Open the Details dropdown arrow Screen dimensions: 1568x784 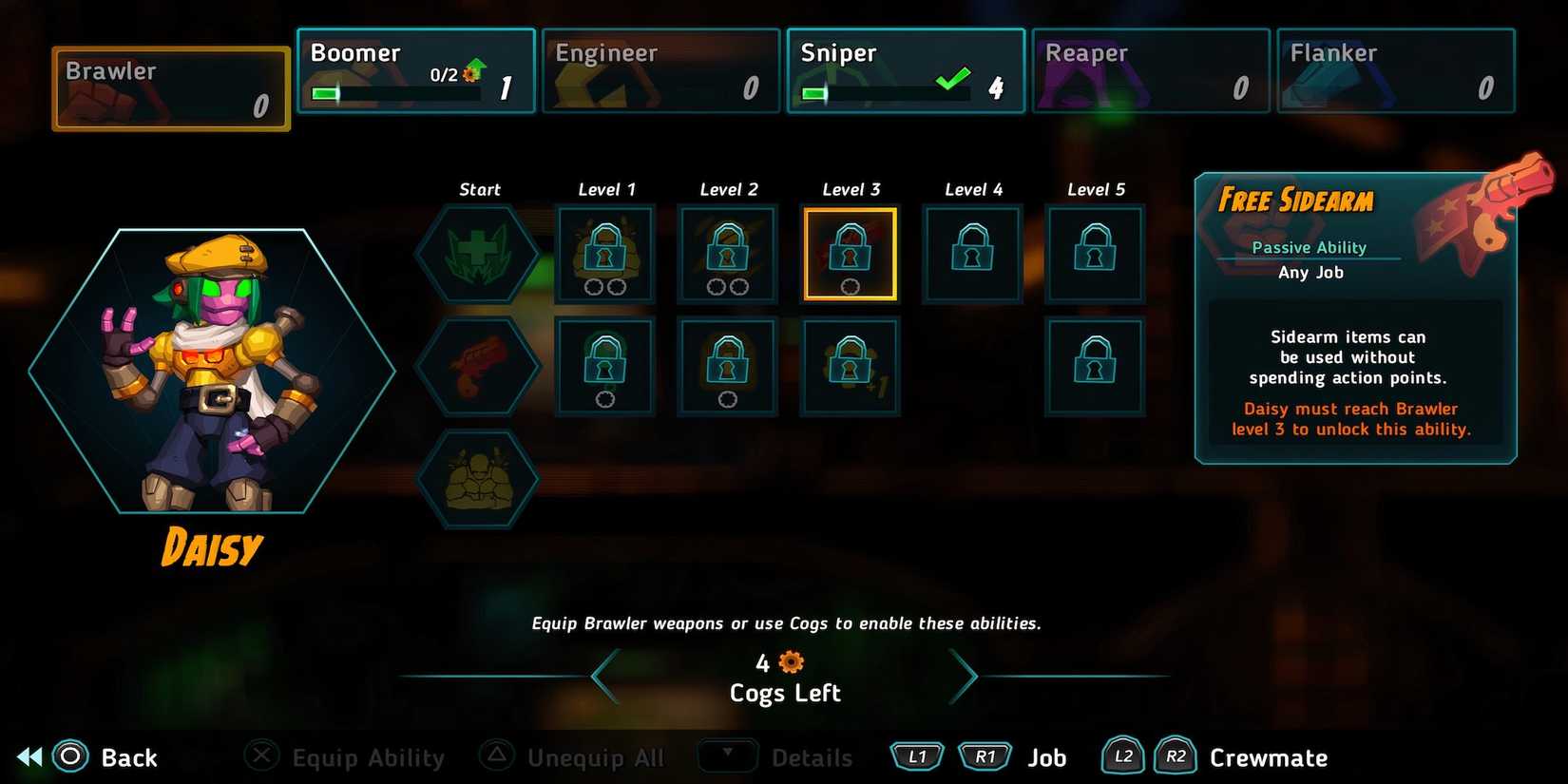[728, 756]
